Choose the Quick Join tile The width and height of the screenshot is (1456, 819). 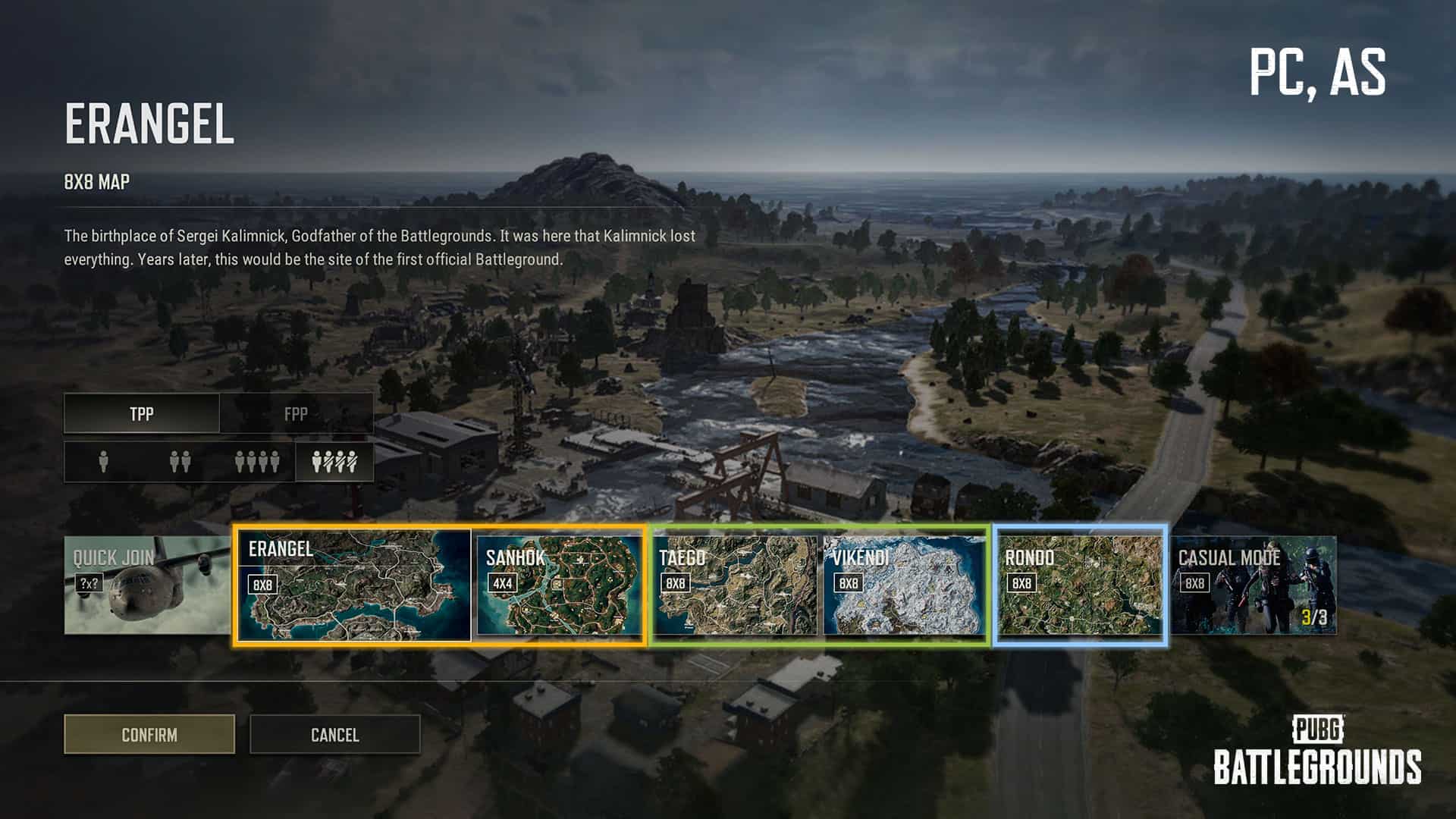click(x=147, y=585)
